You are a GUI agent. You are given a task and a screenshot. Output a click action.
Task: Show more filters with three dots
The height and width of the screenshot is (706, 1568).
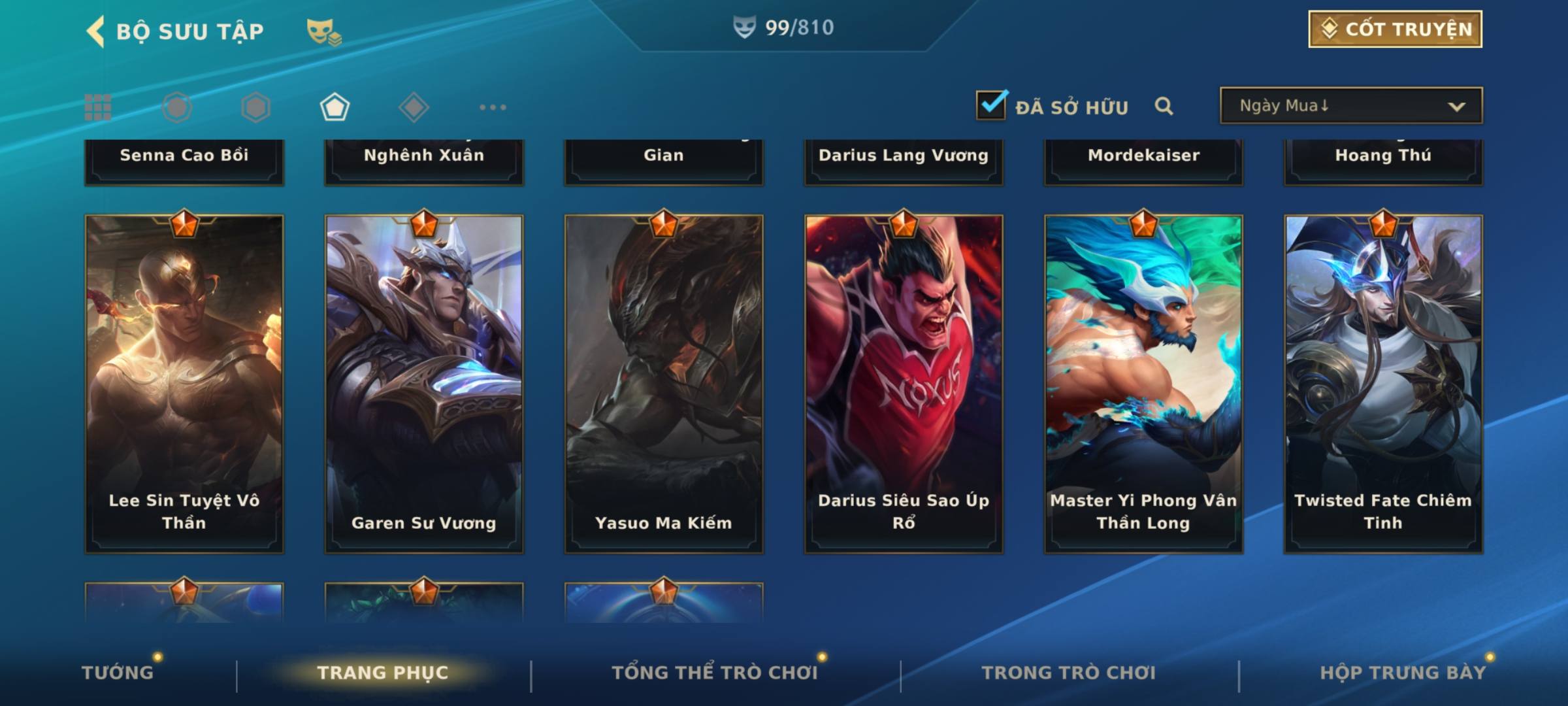[493, 107]
